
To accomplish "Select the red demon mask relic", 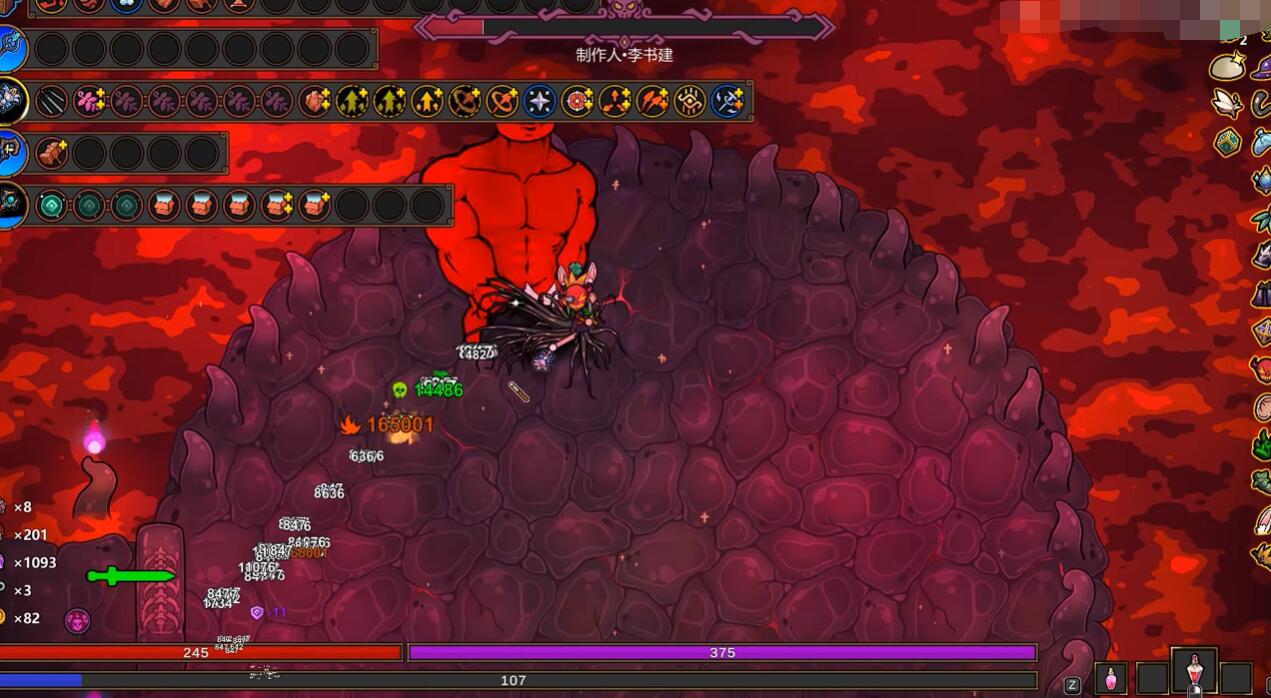I will pyautogui.click(x=1262, y=368).
